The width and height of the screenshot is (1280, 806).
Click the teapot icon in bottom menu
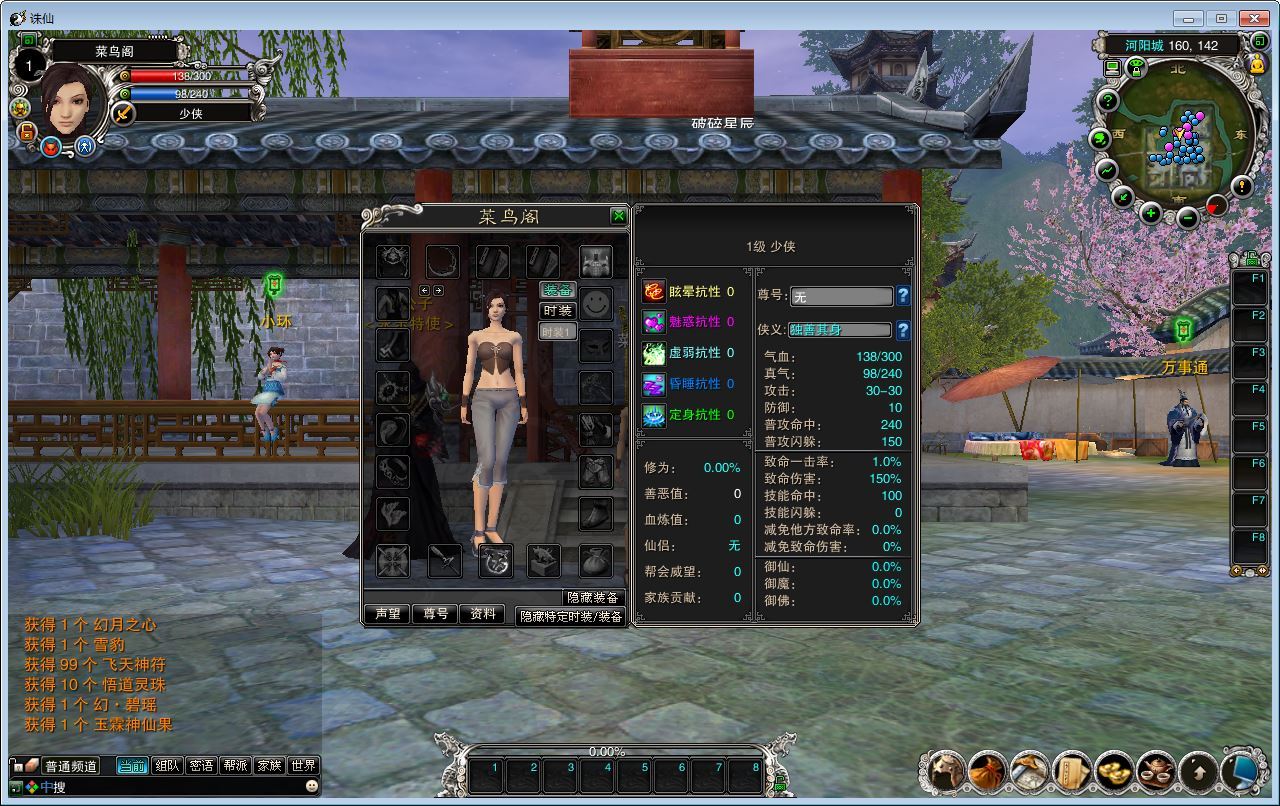(1156, 771)
